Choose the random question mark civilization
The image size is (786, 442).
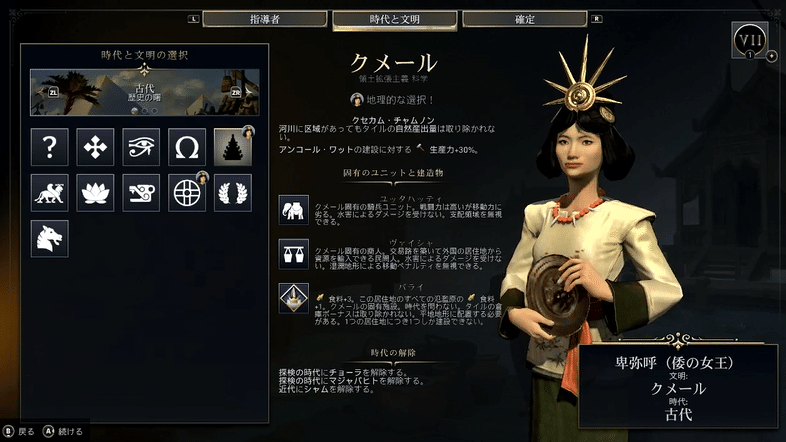(x=49, y=147)
